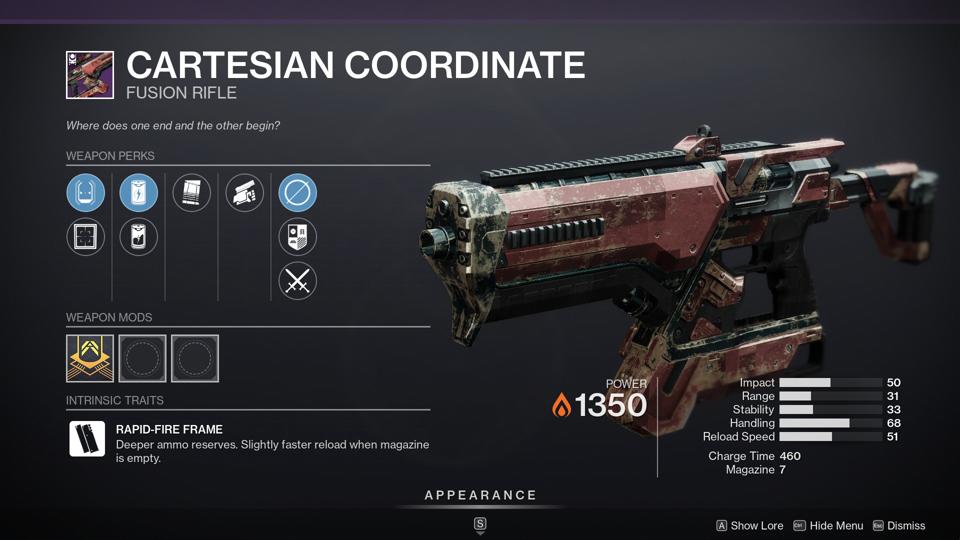Open the gold chevron weapon mod slot
This screenshot has height=540, width=960.
click(90, 358)
